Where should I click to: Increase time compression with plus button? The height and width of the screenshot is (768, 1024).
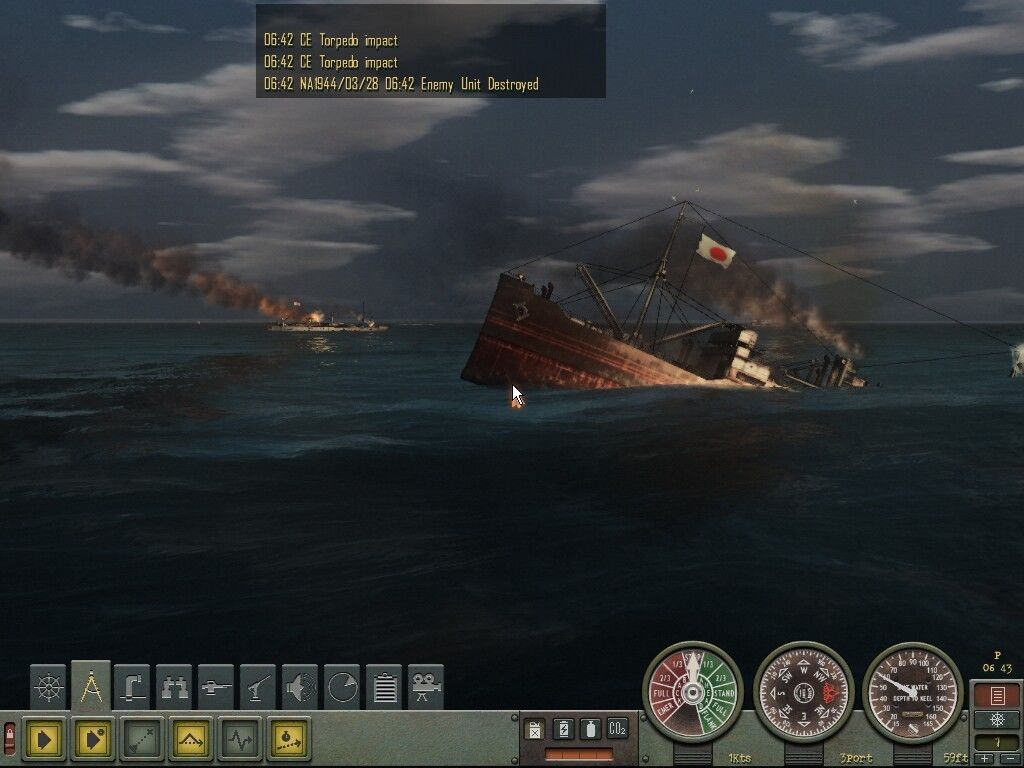tap(985, 760)
